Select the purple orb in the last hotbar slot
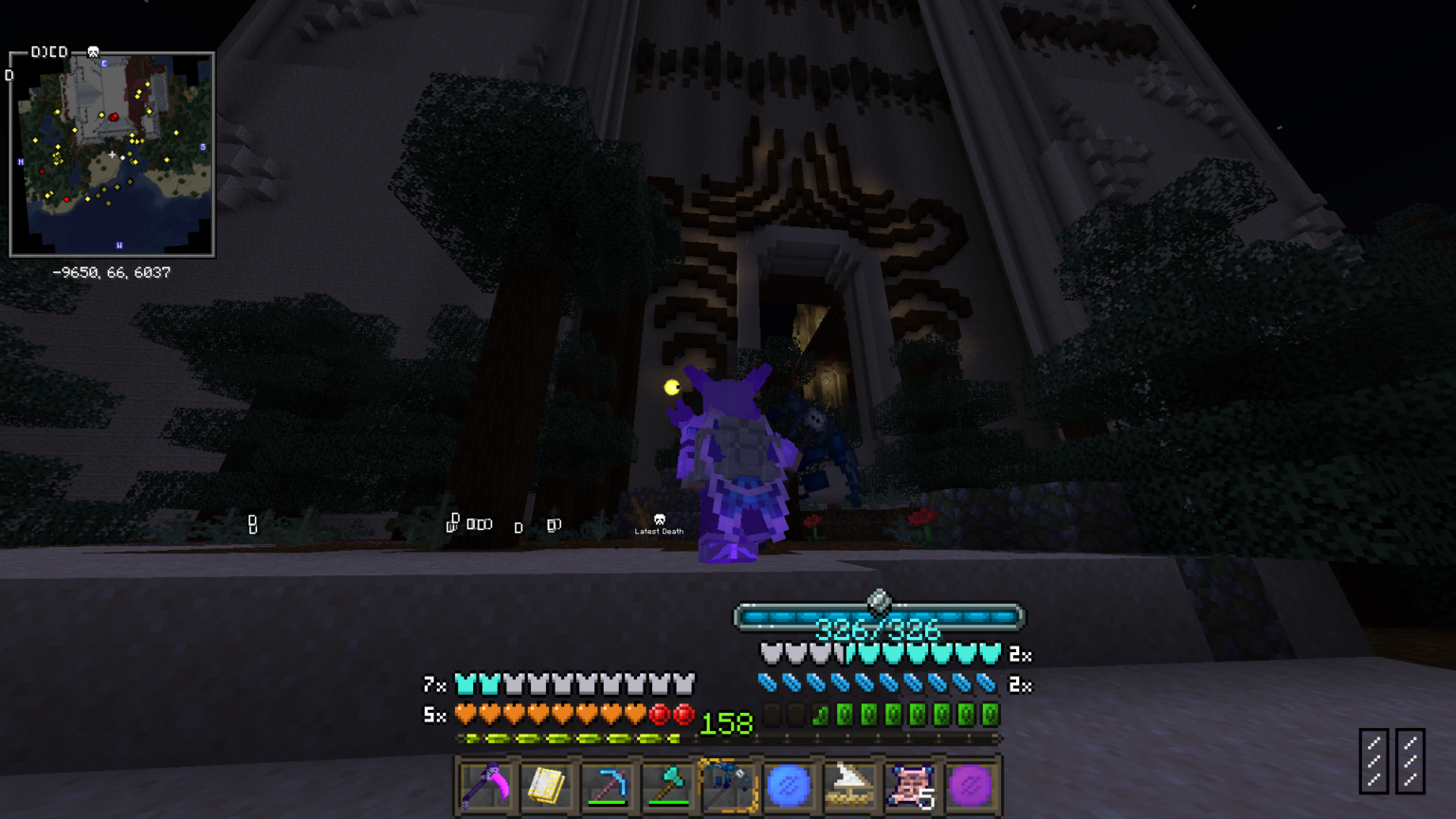1456x819 pixels. coord(974,785)
